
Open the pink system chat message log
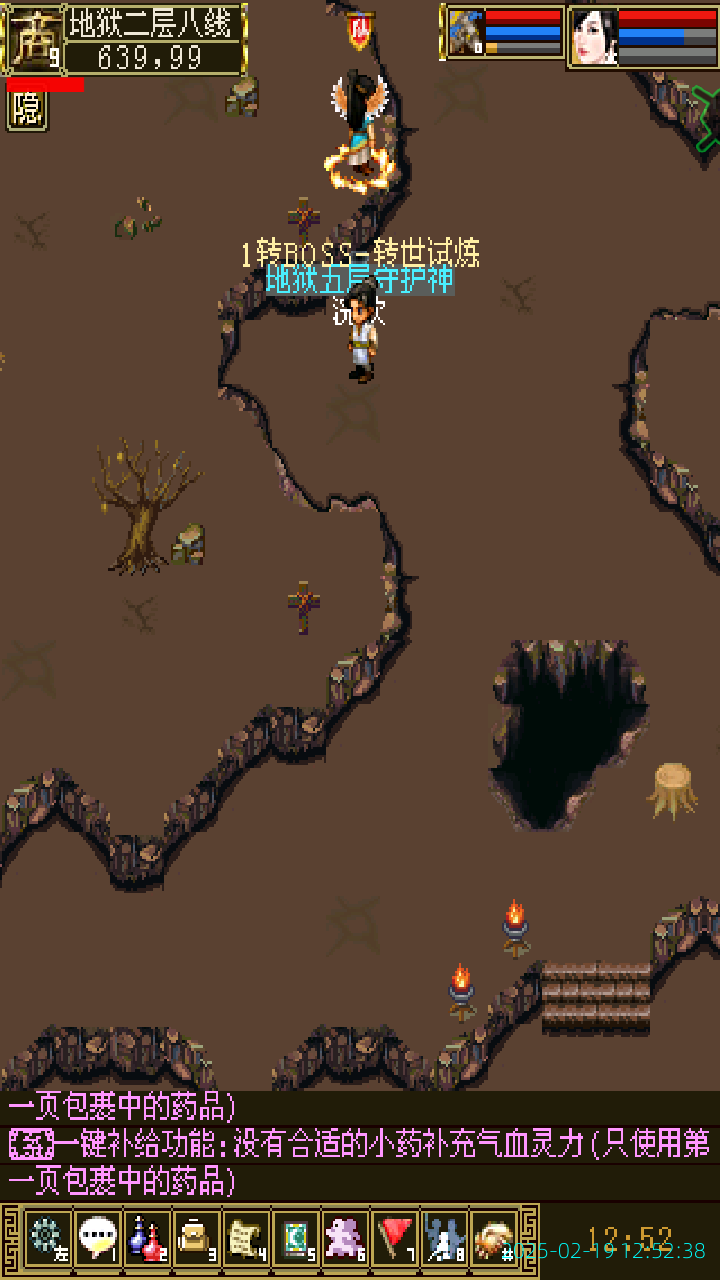click(360, 1145)
